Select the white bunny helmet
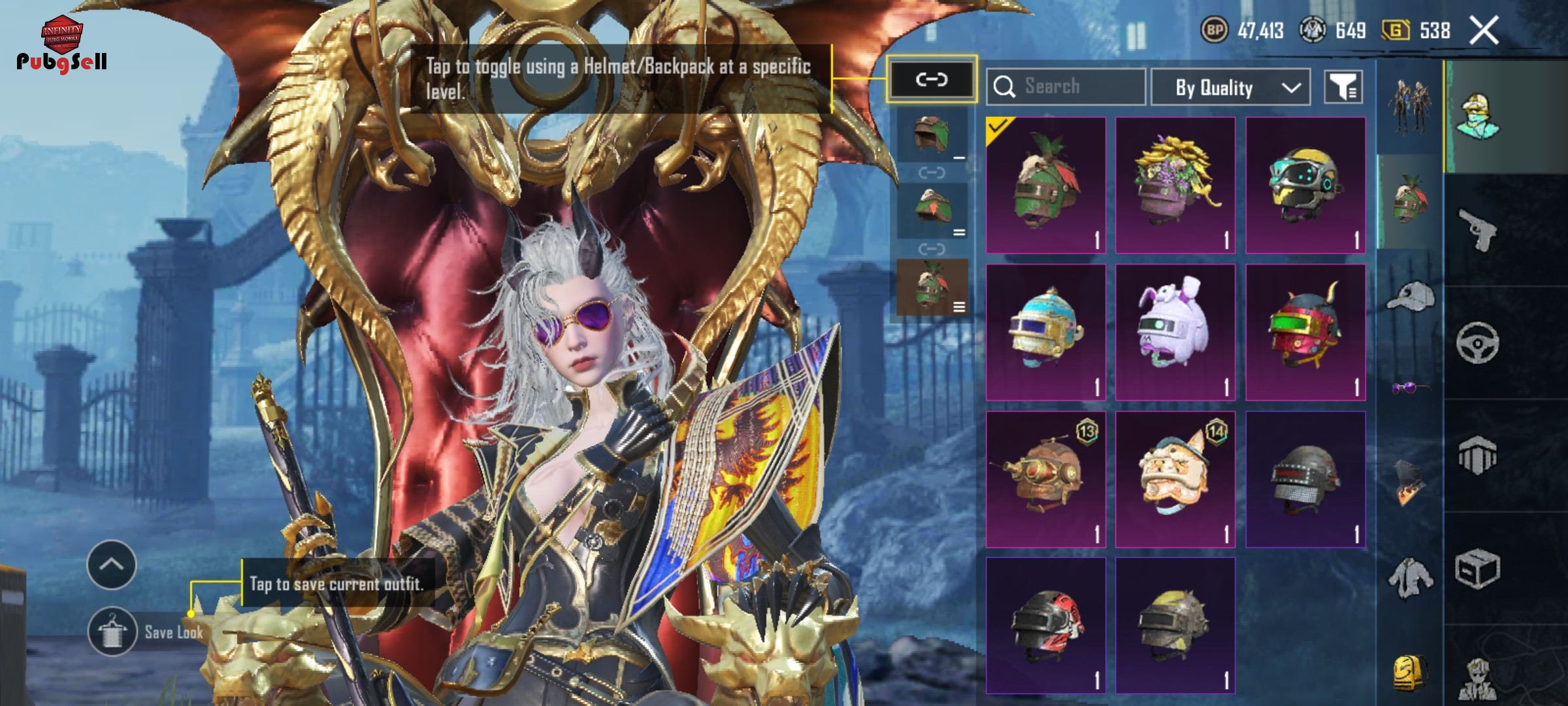Screen dimensions: 1568x706 tap(1175, 331)
